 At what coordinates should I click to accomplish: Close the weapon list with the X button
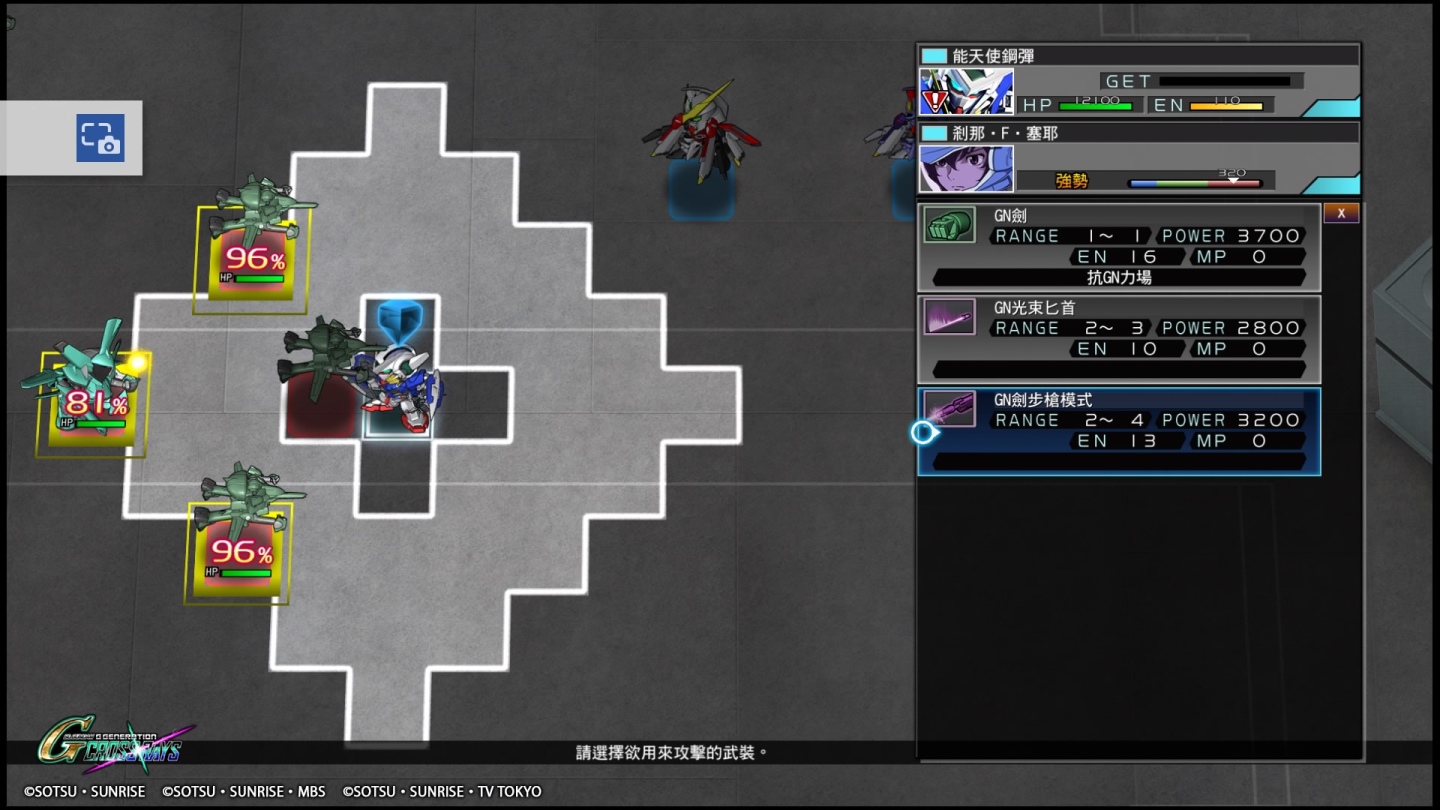[x=1341, y=212]
